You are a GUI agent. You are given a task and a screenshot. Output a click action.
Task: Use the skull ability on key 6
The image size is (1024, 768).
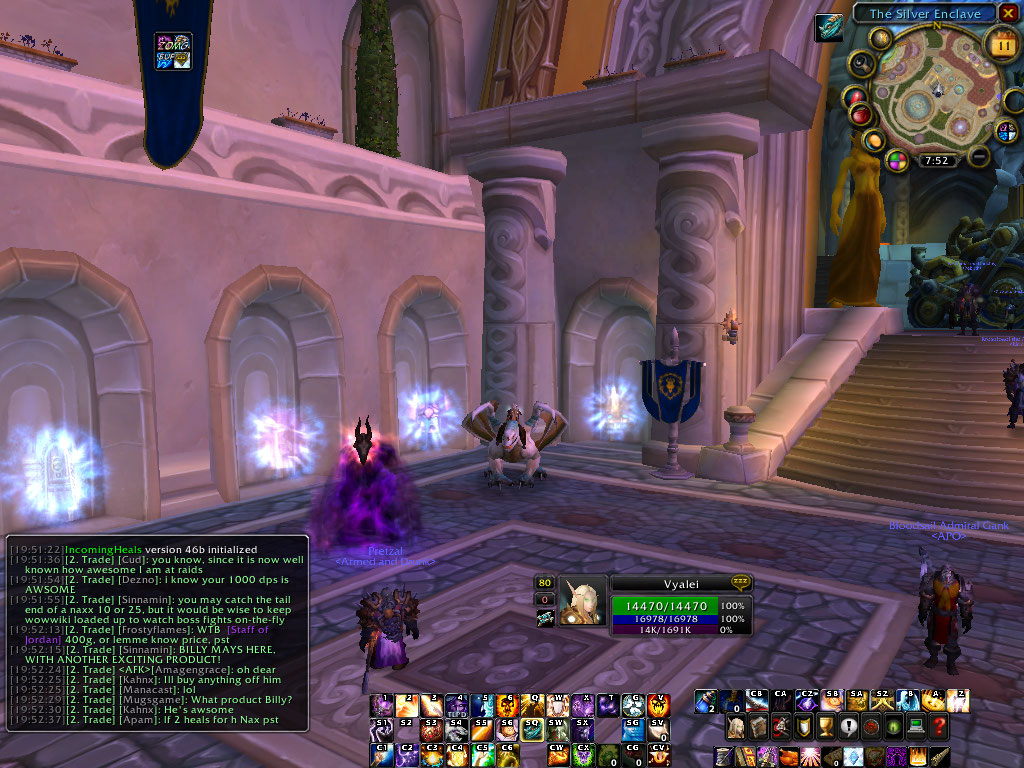pyautogui.click(x=506, y=705)
